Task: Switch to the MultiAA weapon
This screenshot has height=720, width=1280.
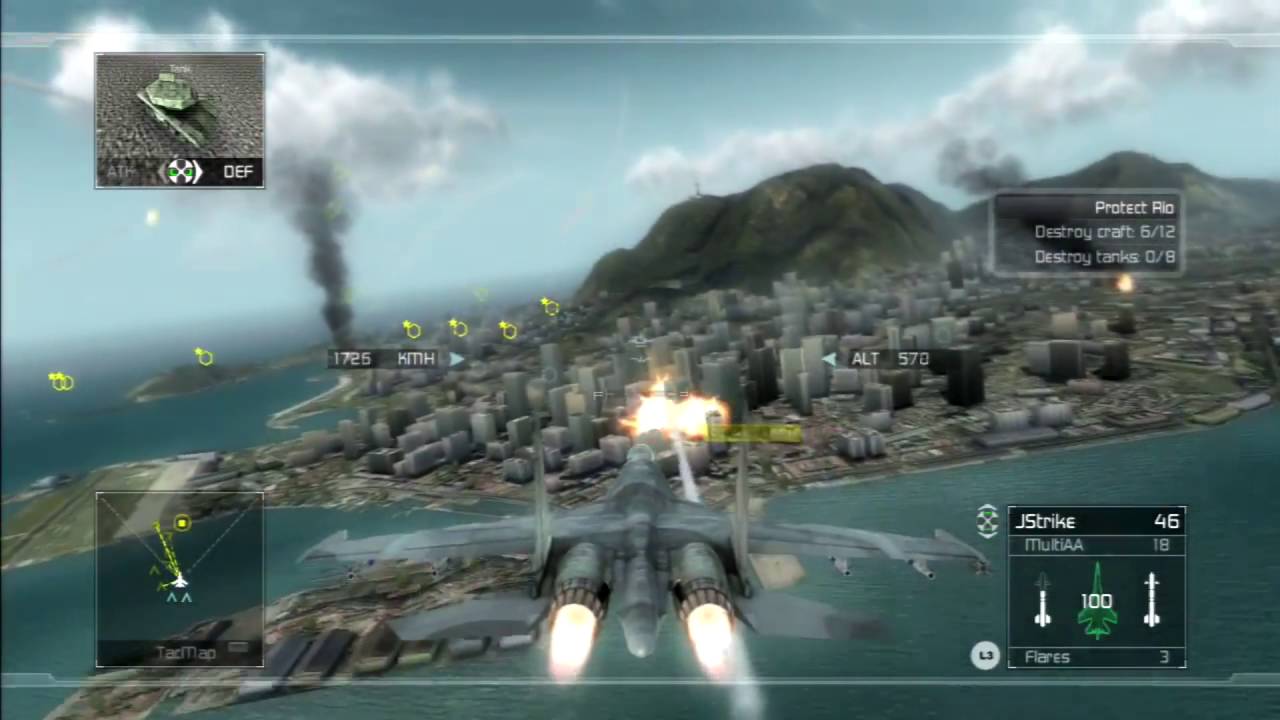Action: (x=1097, y=545)
